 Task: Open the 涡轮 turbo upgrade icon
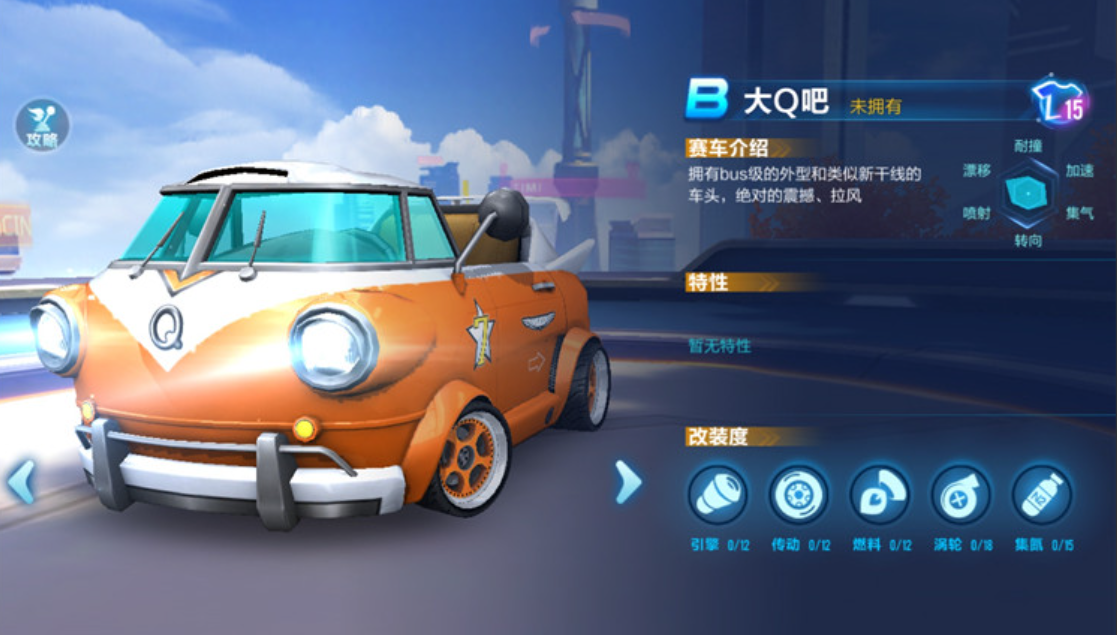pyautogui.click(x=960, y=495)
